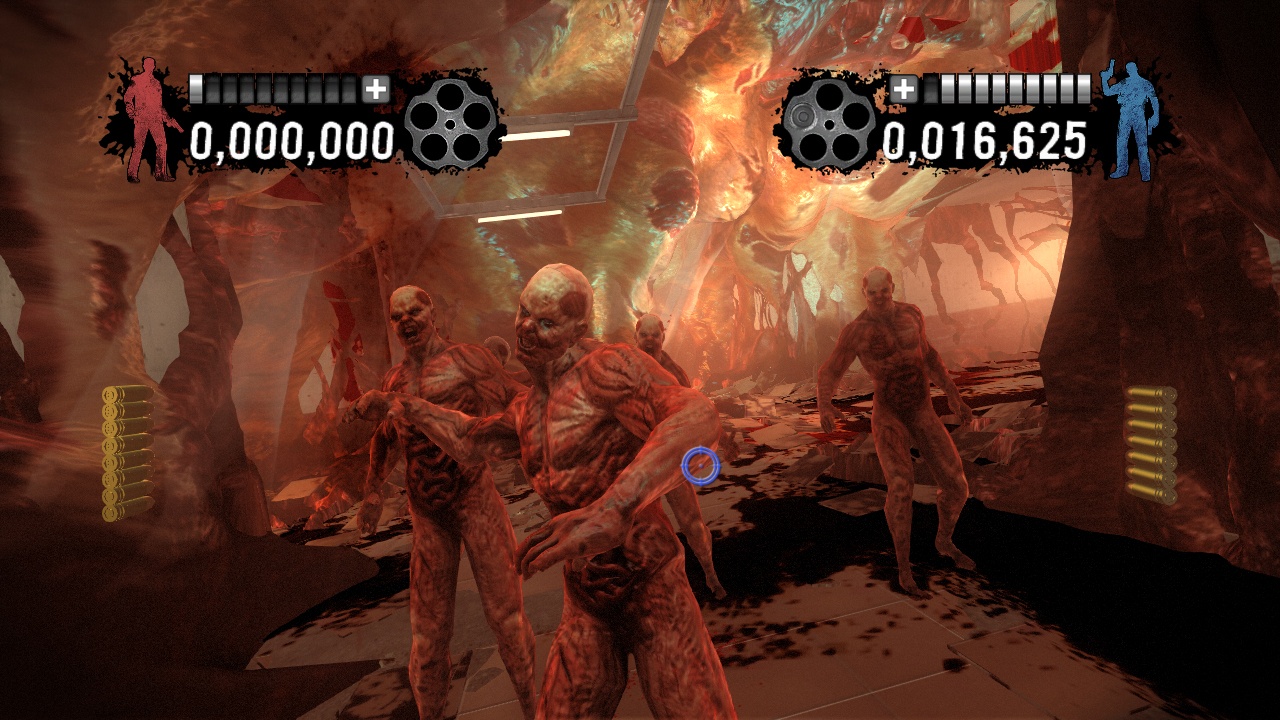Toggle the plus indicator beside Player 1's health bar
The width and height of the screenshot is (1280, 720).
click(x=377, y=89)
